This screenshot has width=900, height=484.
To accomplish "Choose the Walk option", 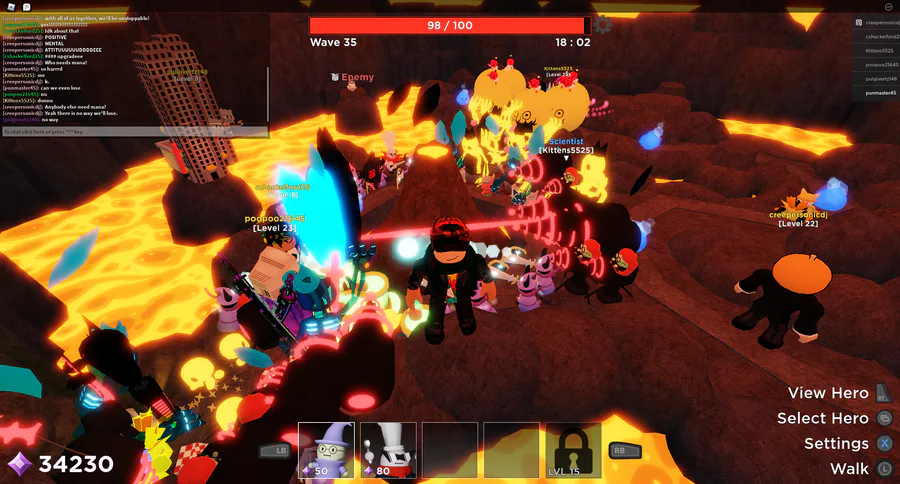I will pyautogui.click(x=849, y=468).
